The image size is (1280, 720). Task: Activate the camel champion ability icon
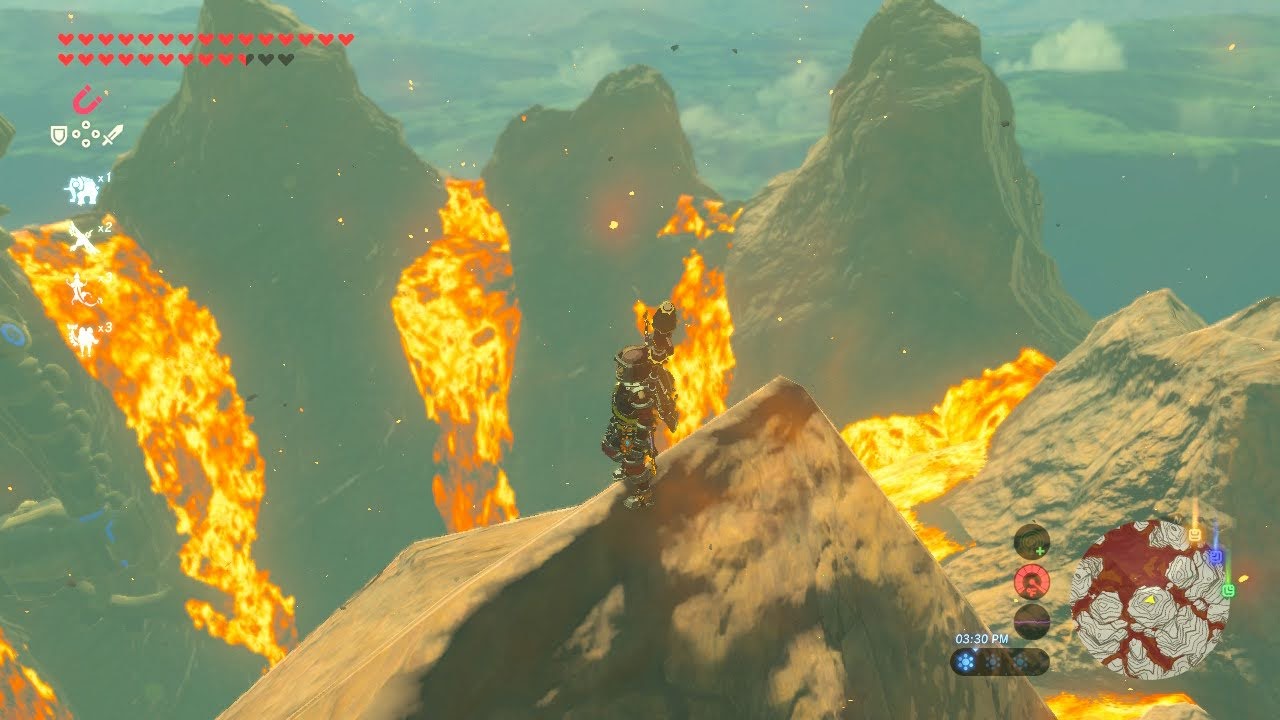82,338
